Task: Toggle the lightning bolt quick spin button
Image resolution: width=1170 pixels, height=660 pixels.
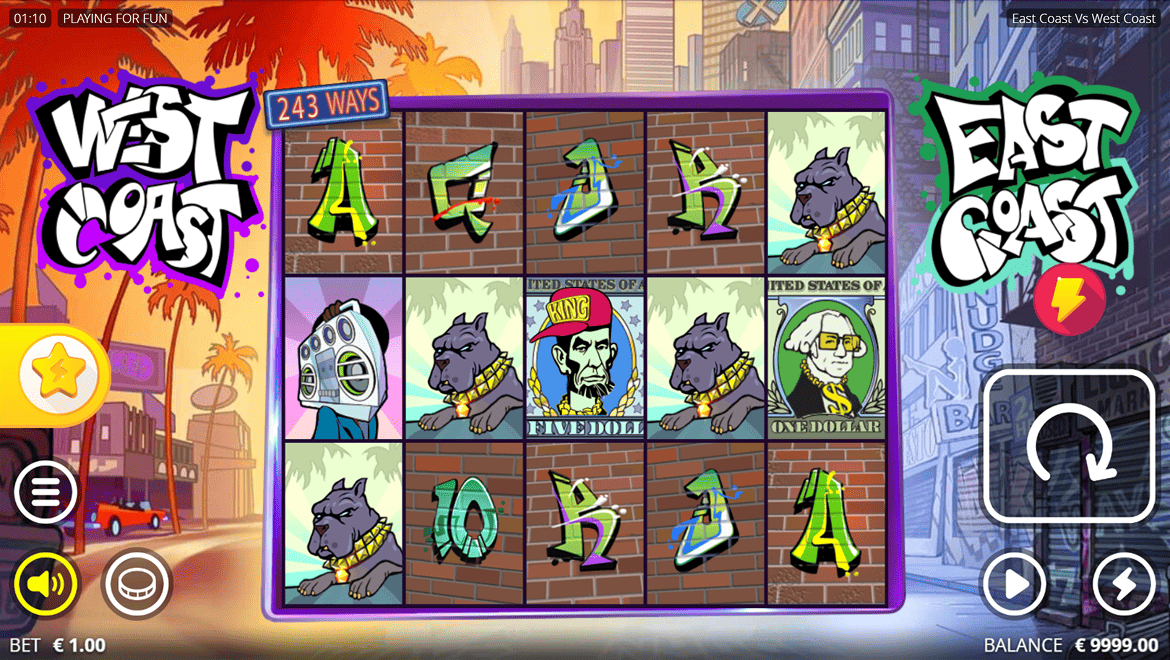Action: [x=1124, y=584]
